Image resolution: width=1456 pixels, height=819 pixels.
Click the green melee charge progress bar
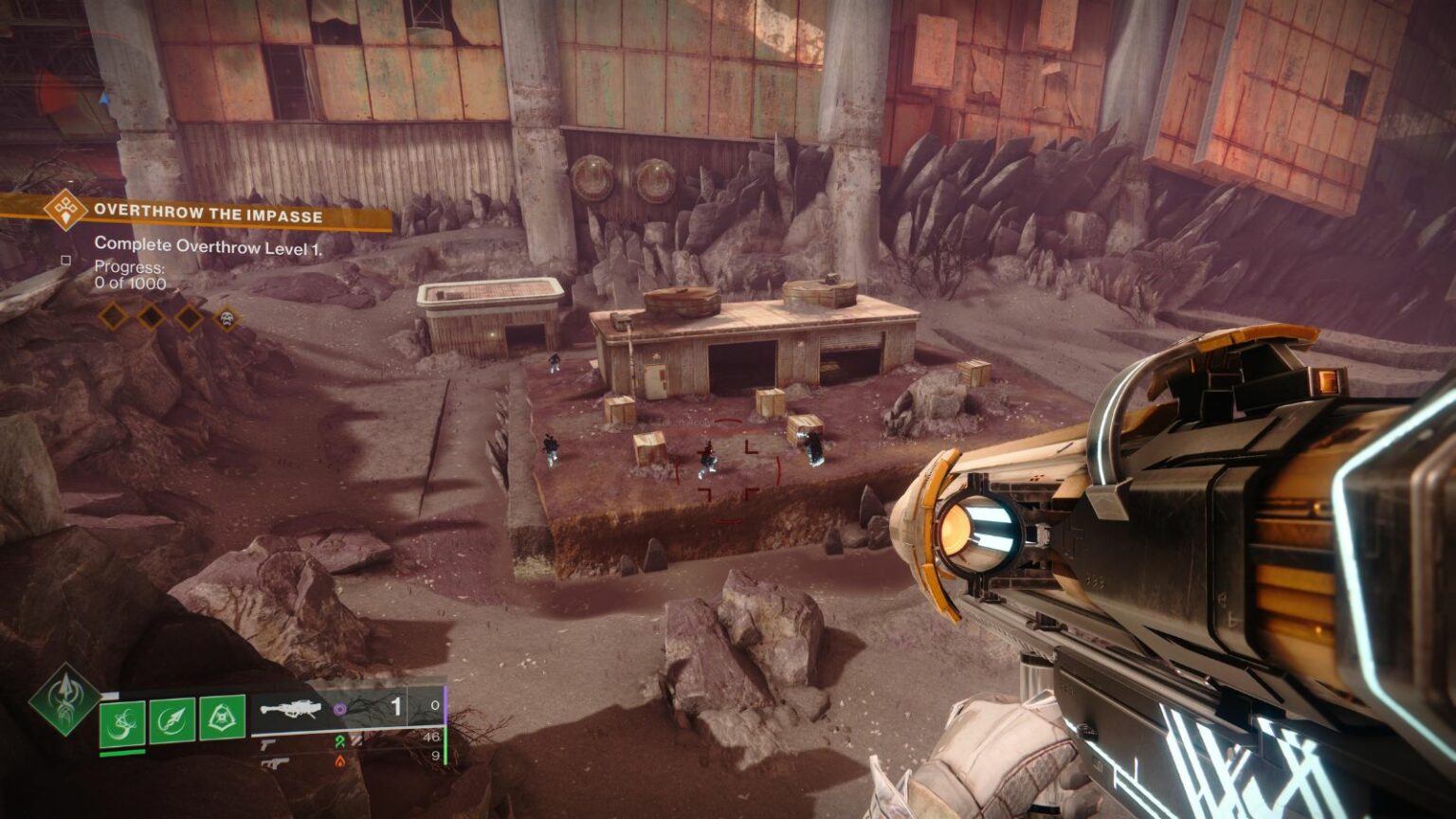(121, 752)
